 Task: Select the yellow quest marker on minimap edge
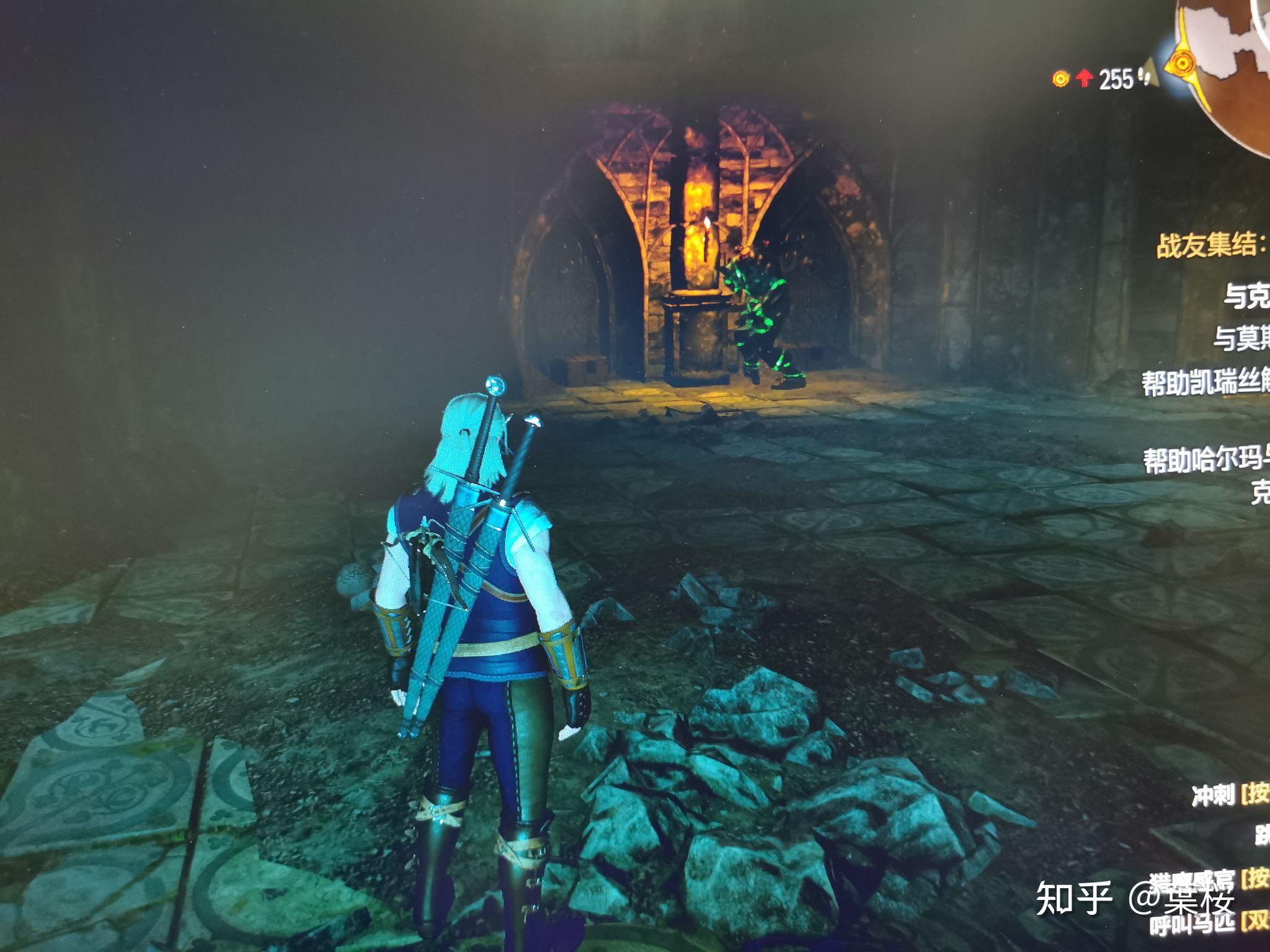[x=1183, y=63]
